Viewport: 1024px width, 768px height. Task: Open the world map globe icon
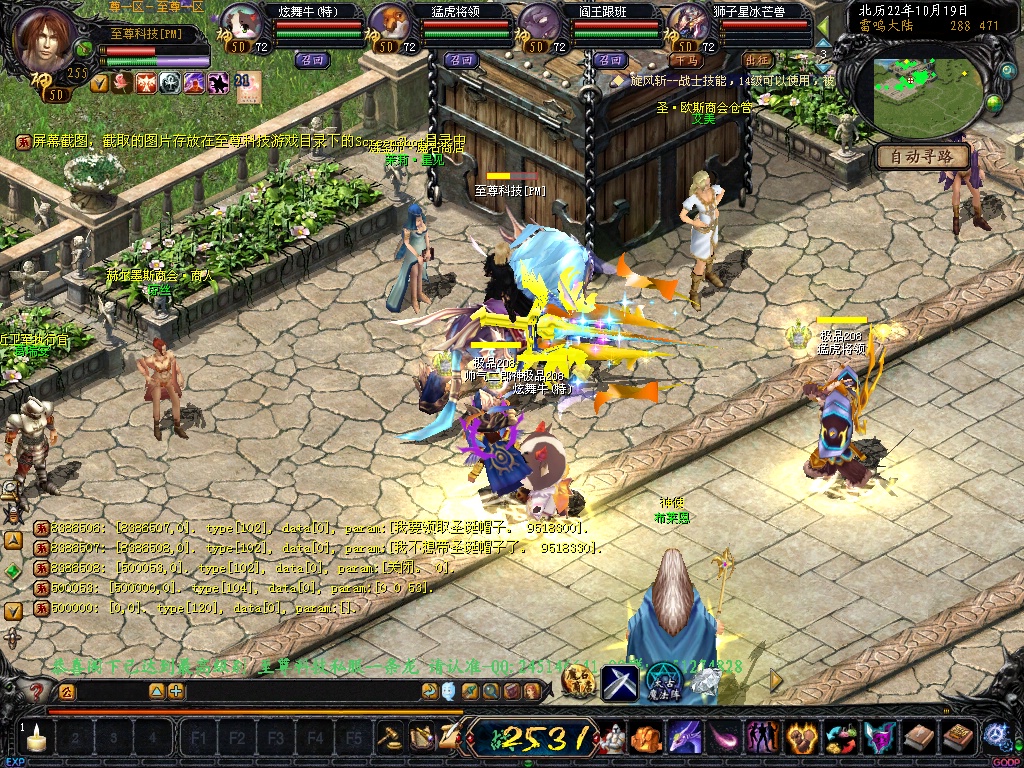pyautogui.click(x=994, y=102)
